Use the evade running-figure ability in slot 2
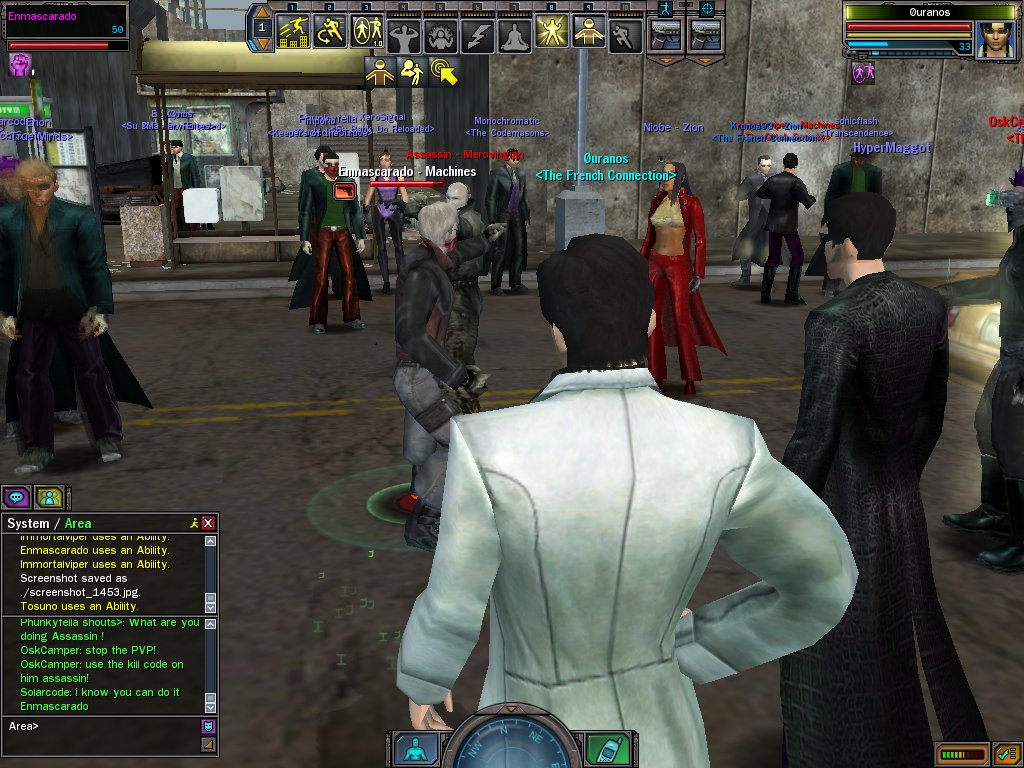The height and width of the screenshot is (768, 1024). pyautogui.click(x=329, y=32)
